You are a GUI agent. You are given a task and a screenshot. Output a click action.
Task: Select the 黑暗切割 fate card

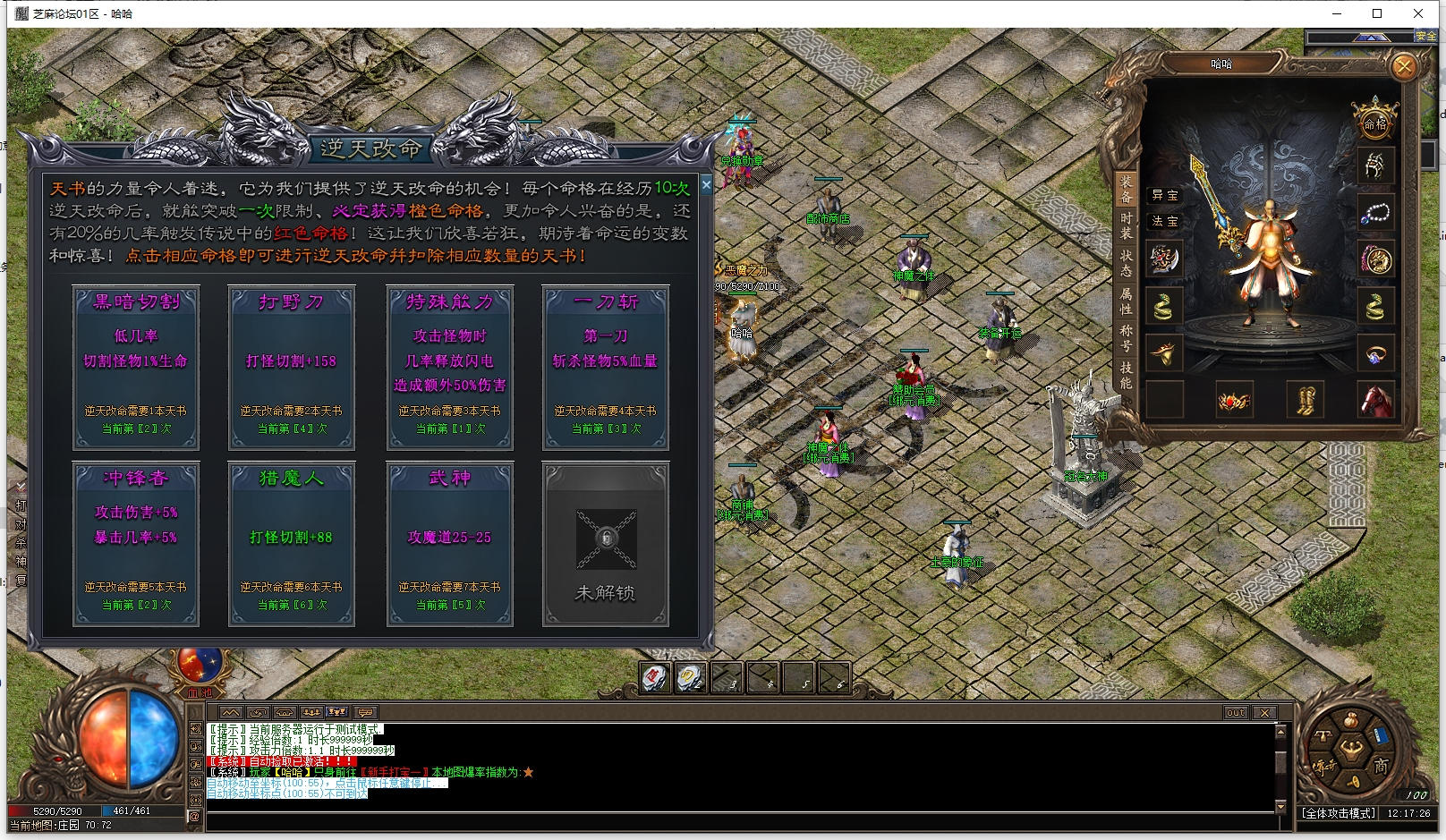click(136, 367)
